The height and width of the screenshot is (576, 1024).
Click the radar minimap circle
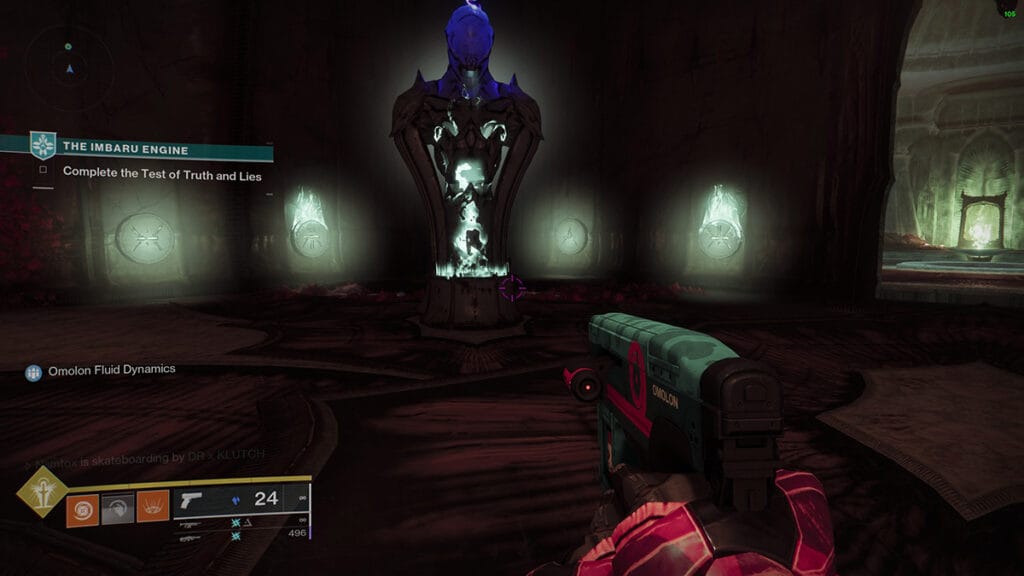tap(68, 66)
